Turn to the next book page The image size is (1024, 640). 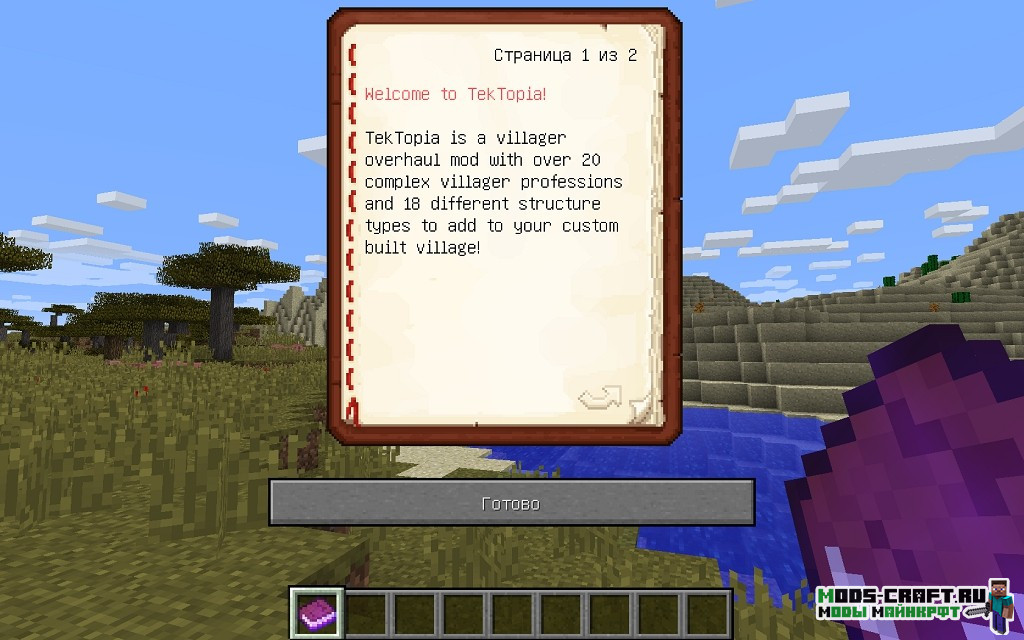(x=600, y=398)
